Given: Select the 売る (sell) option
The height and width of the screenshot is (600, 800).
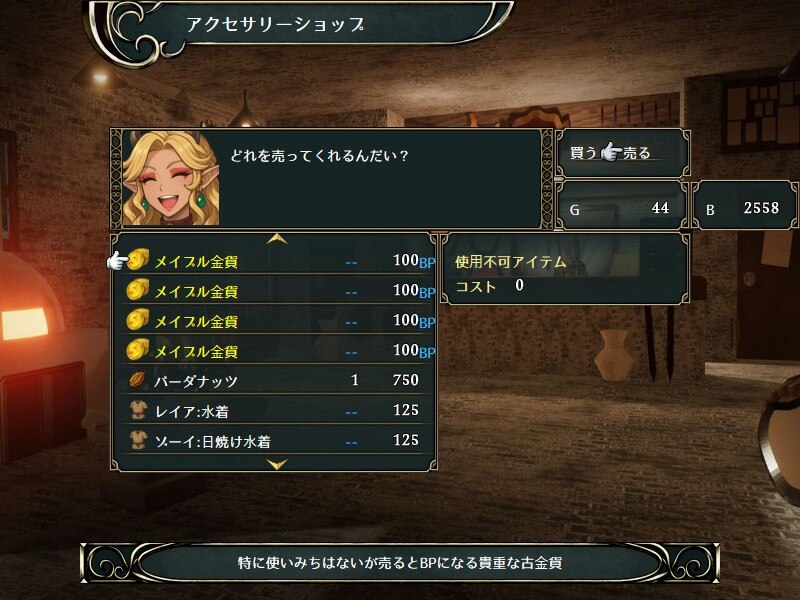Looking at the screenshot, I should (637, 153).
